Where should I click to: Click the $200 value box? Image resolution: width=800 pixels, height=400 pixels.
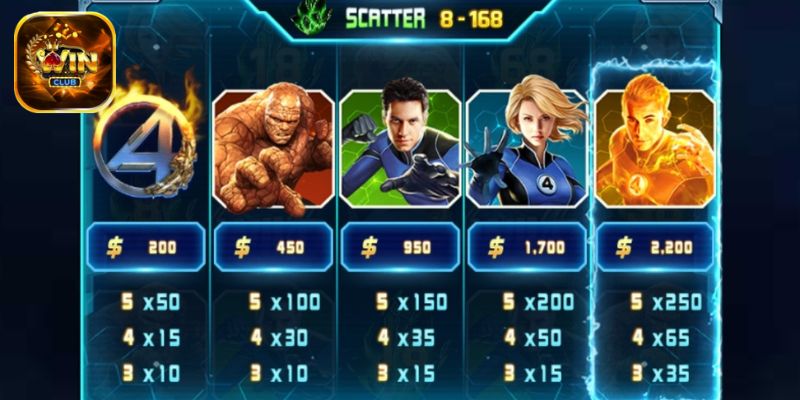pyautogui.click(x=146, y=247)
